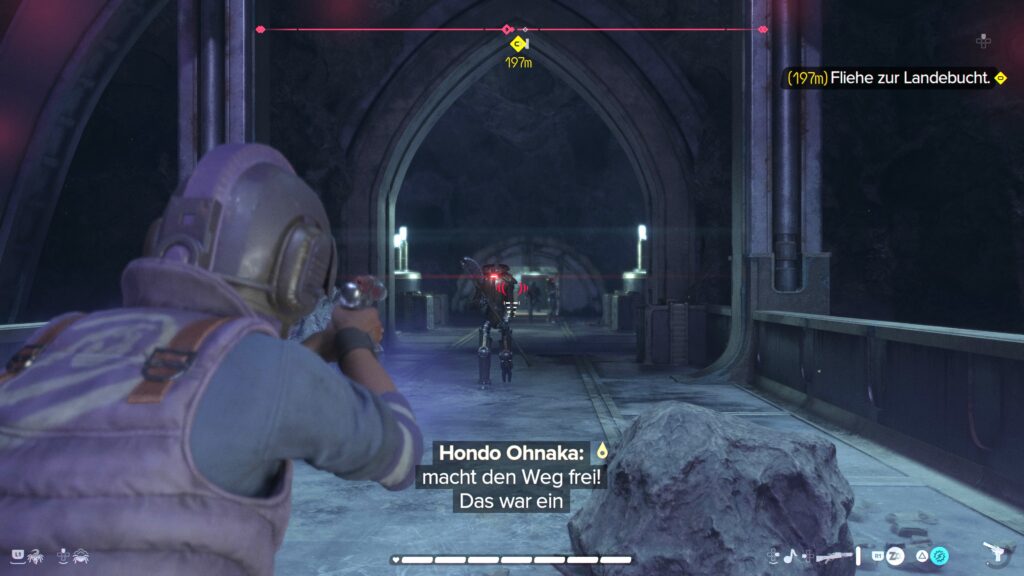Select the music note whistle icon

[x=788, y=555]
